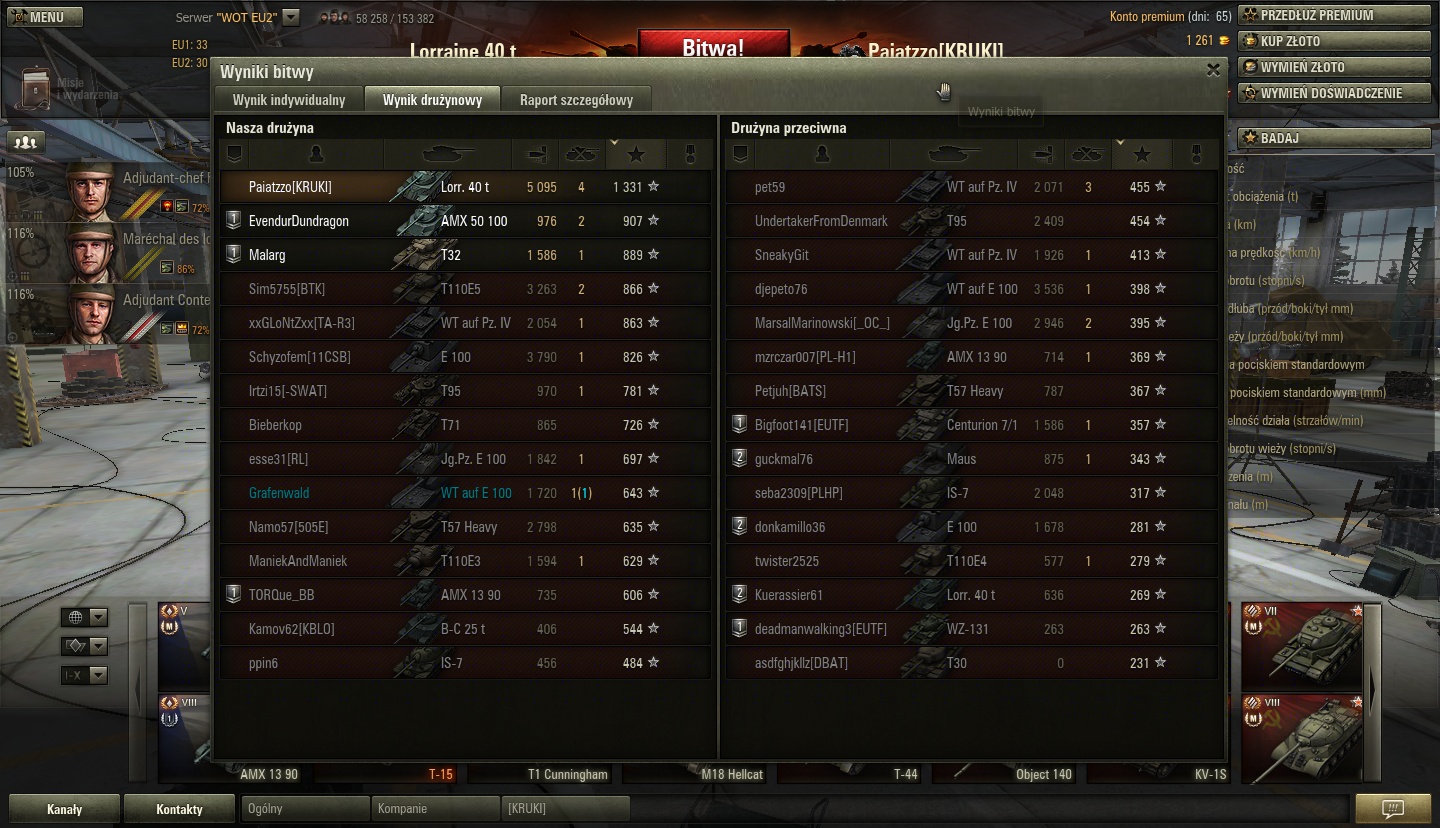Switch to Wynik indywidualny tab
1440x828 pixels.
click(289, 100)
